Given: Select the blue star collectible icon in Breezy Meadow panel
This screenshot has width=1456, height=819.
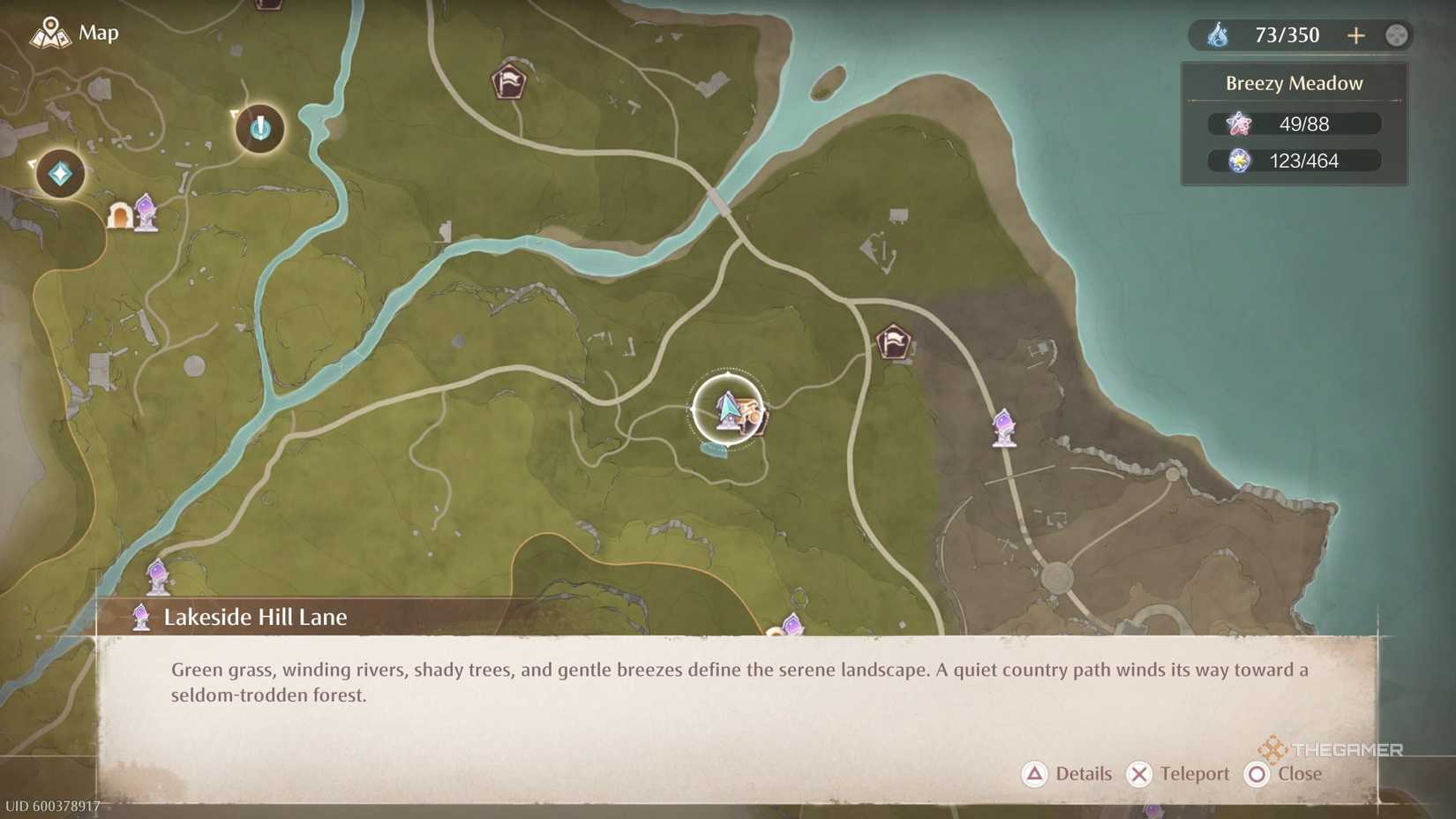Looking at the screenshot, I should (x=1242, y=161).
